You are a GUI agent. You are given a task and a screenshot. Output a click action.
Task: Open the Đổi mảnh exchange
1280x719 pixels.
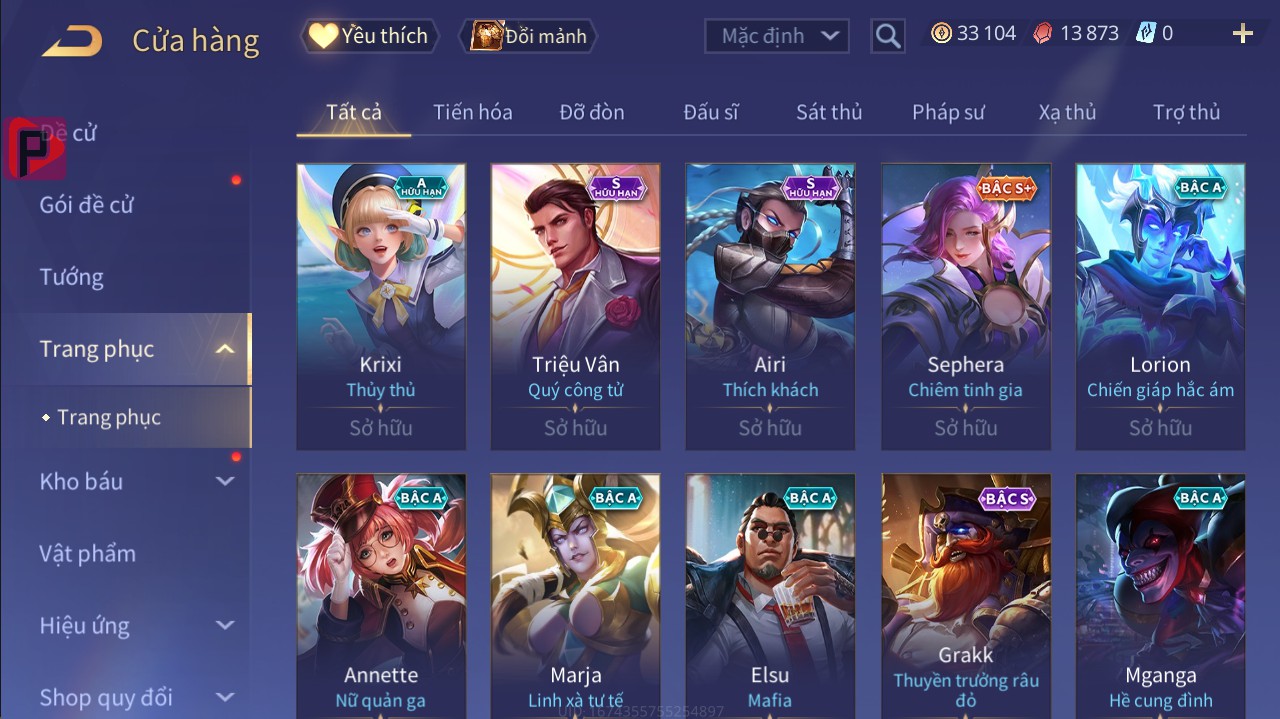pos(528,36)
